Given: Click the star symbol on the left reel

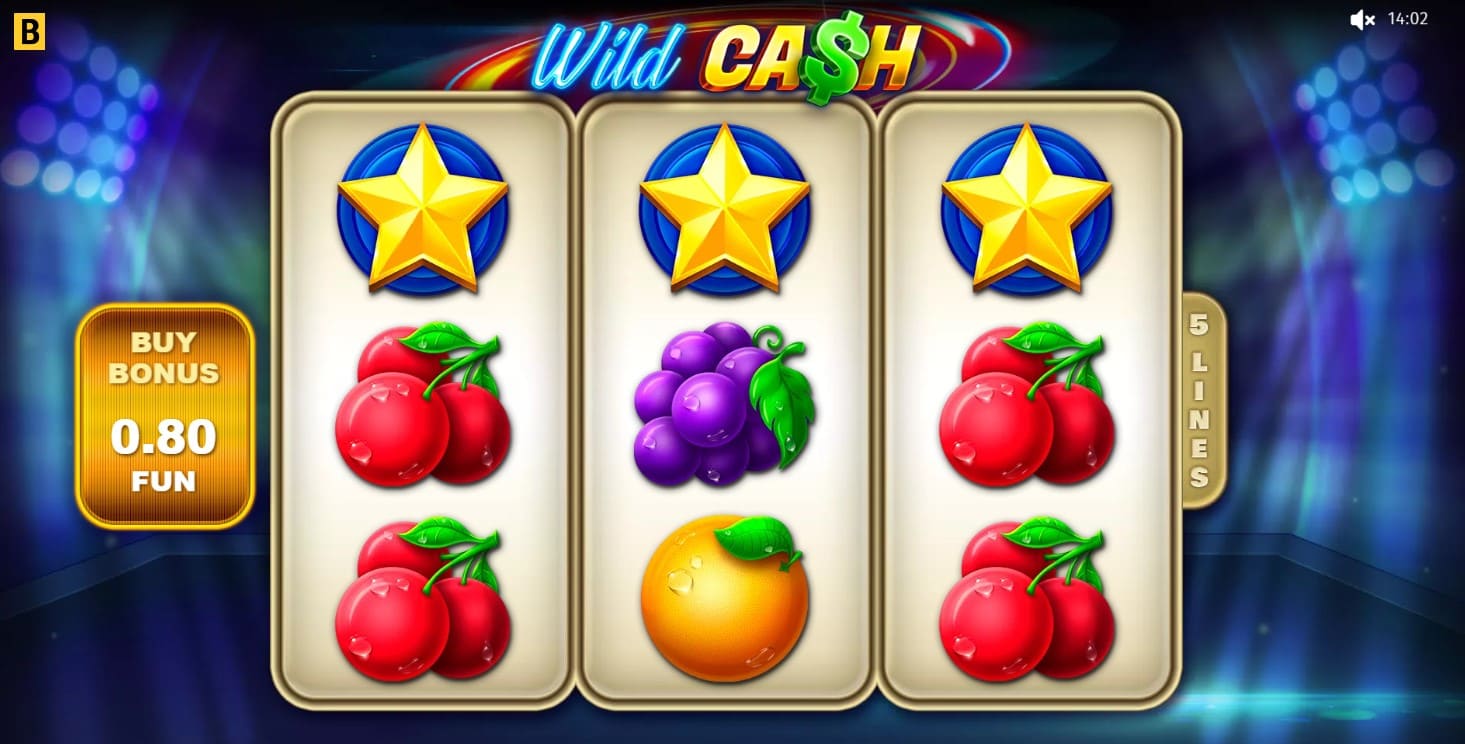Looking at the screenshot, I should (x=425, y=205).
